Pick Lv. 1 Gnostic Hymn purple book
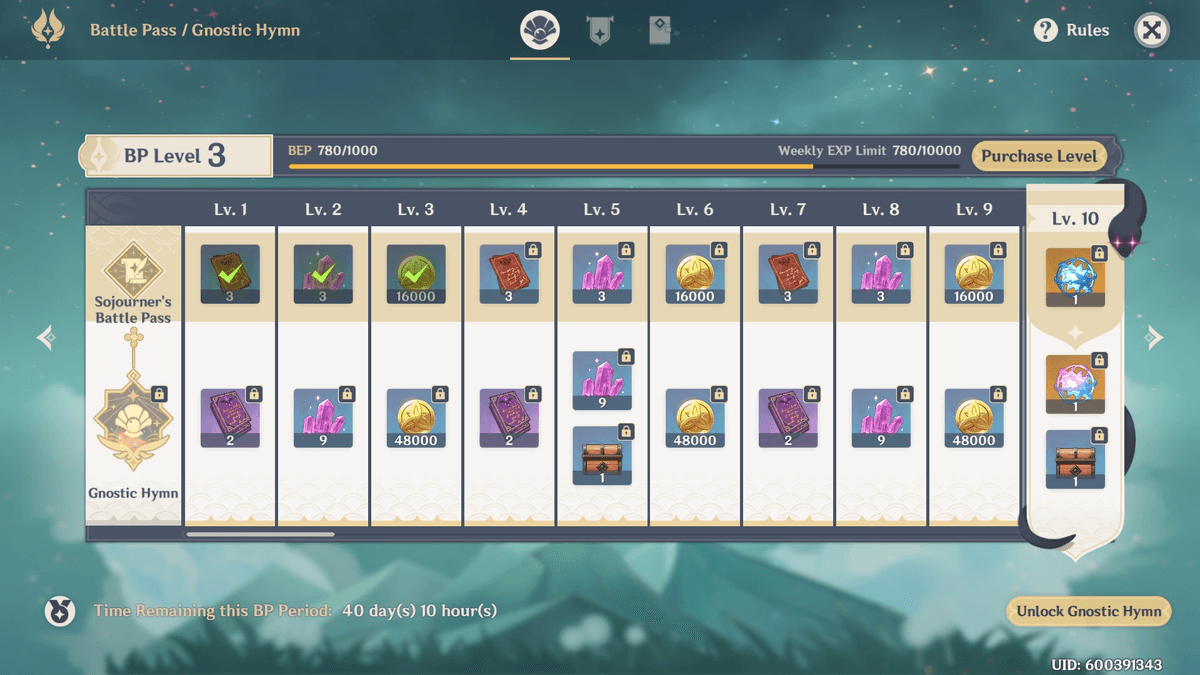The height and width of the screenshot is (675, 1200). [x=230, y=418]
